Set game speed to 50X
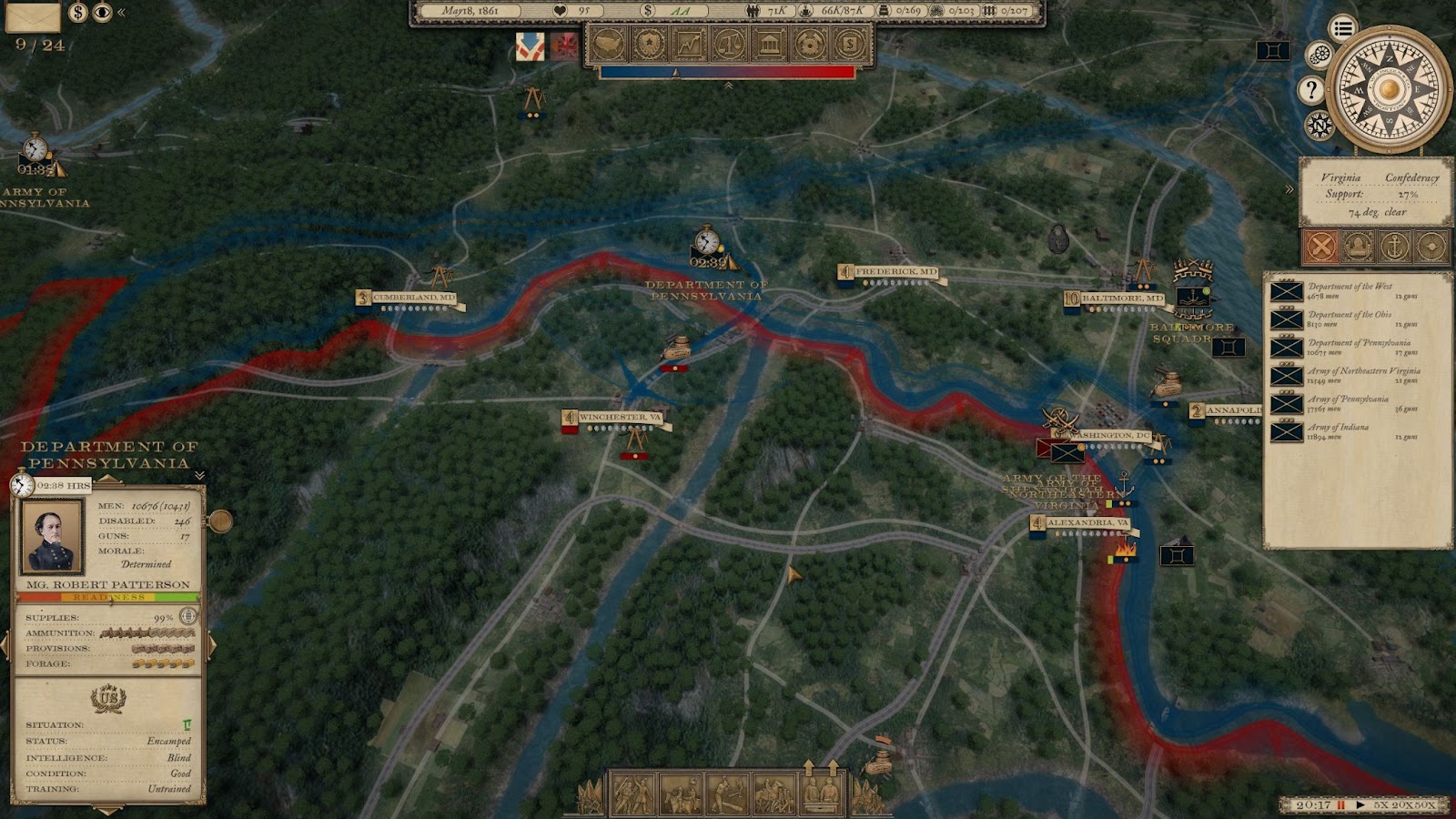 [1426, 805]
